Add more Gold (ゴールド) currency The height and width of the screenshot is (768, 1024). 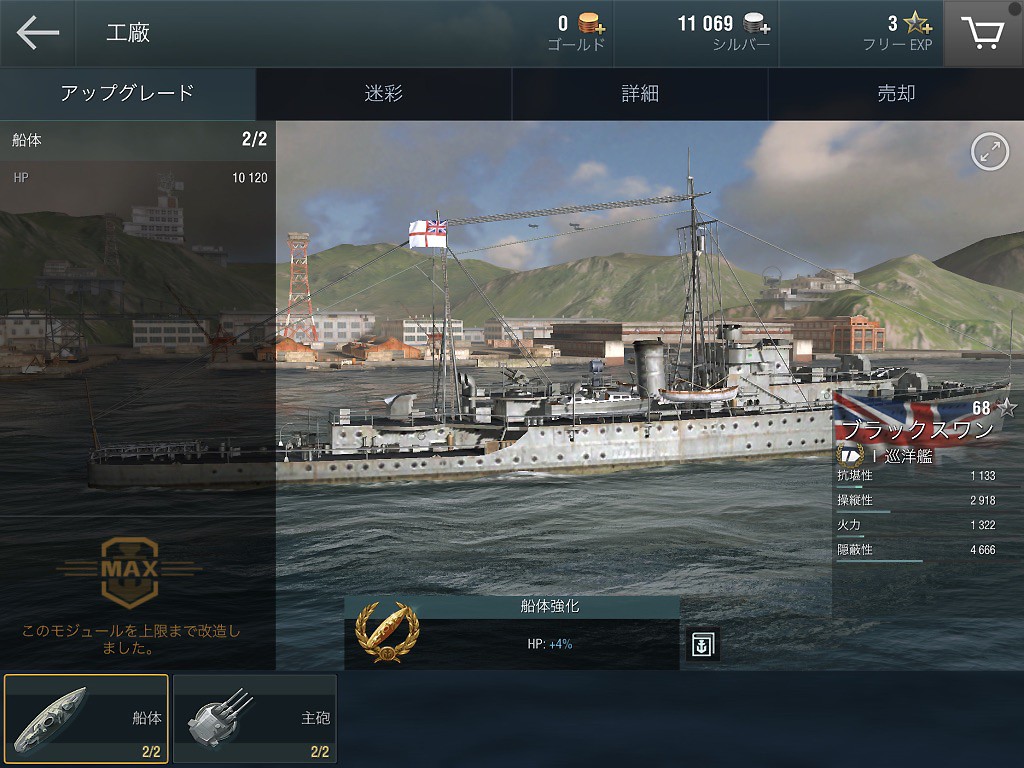[x=592, y=25]
